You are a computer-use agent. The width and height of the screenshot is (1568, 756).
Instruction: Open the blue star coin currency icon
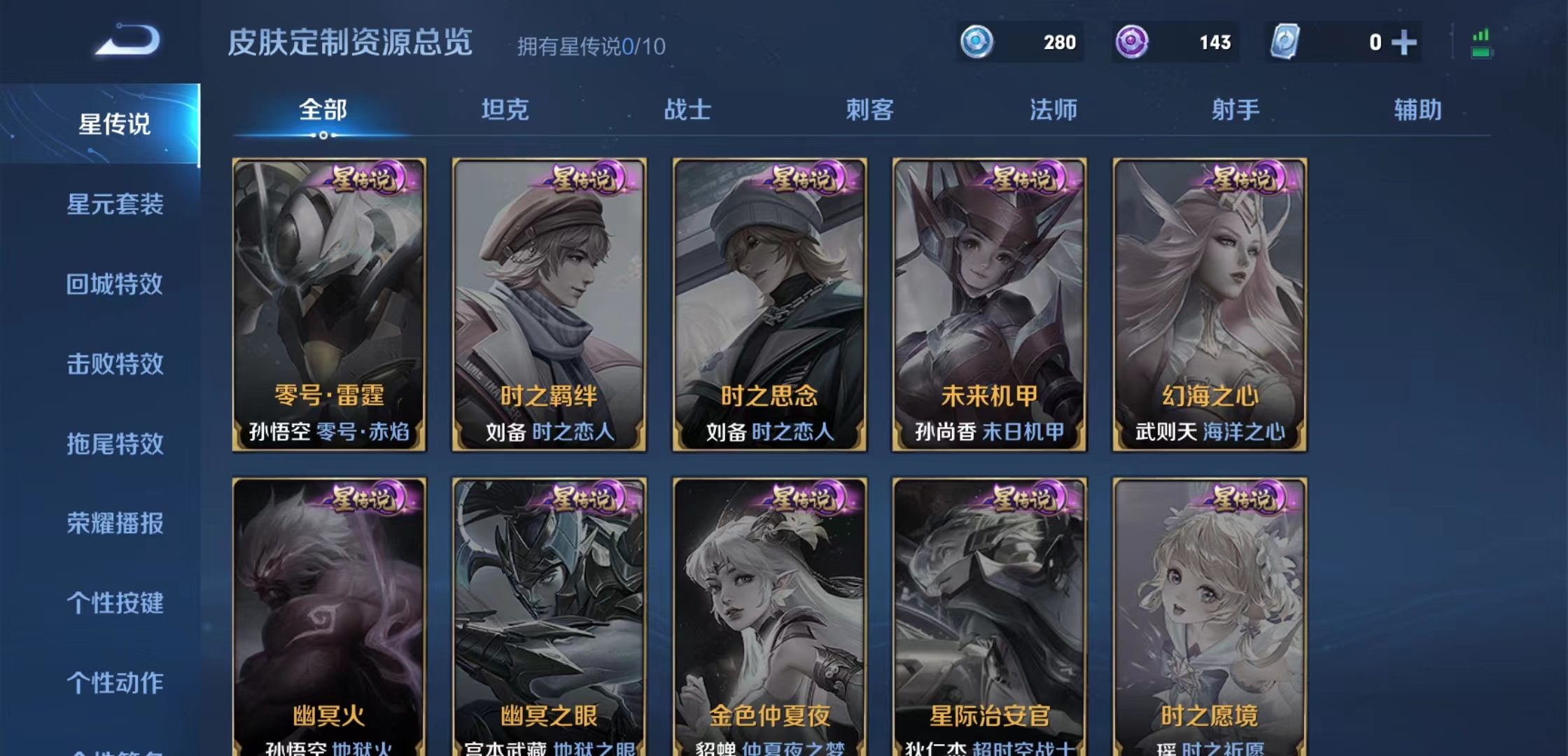pyautogui.click(x=979, y=43)
